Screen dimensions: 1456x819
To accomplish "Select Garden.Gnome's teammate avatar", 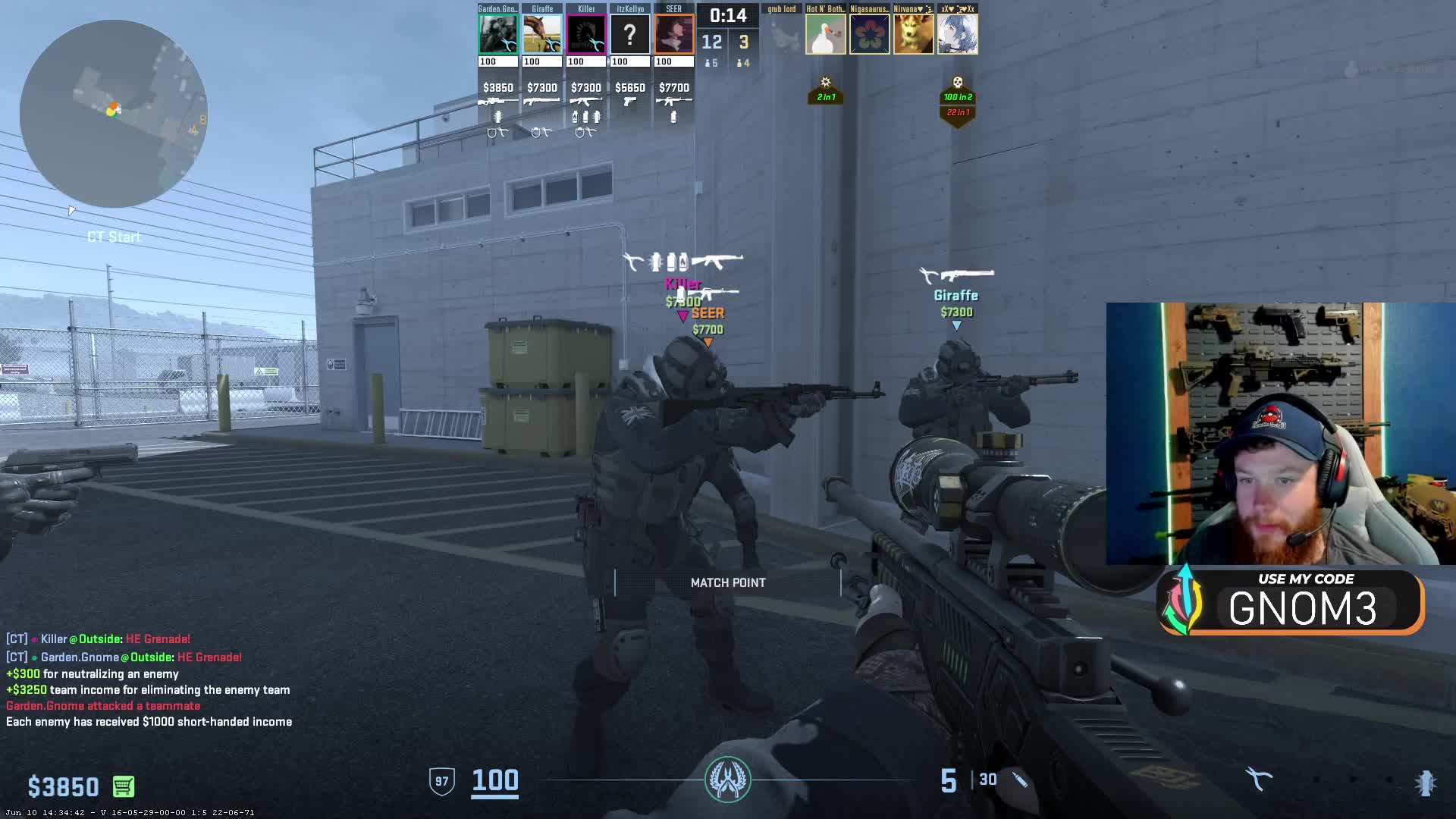I will tap(498, 34).
